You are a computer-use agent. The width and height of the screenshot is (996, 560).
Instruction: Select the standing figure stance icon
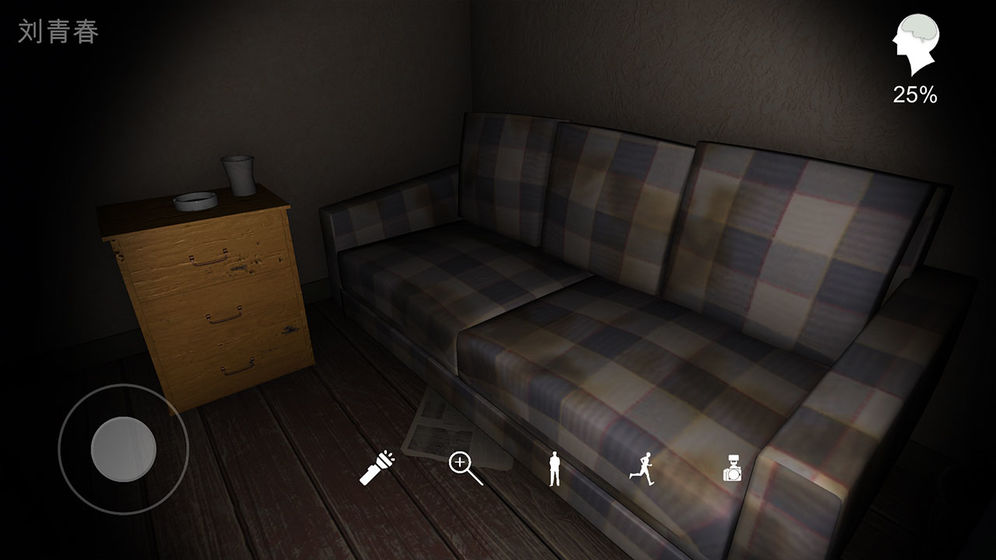tap(554, 468)
